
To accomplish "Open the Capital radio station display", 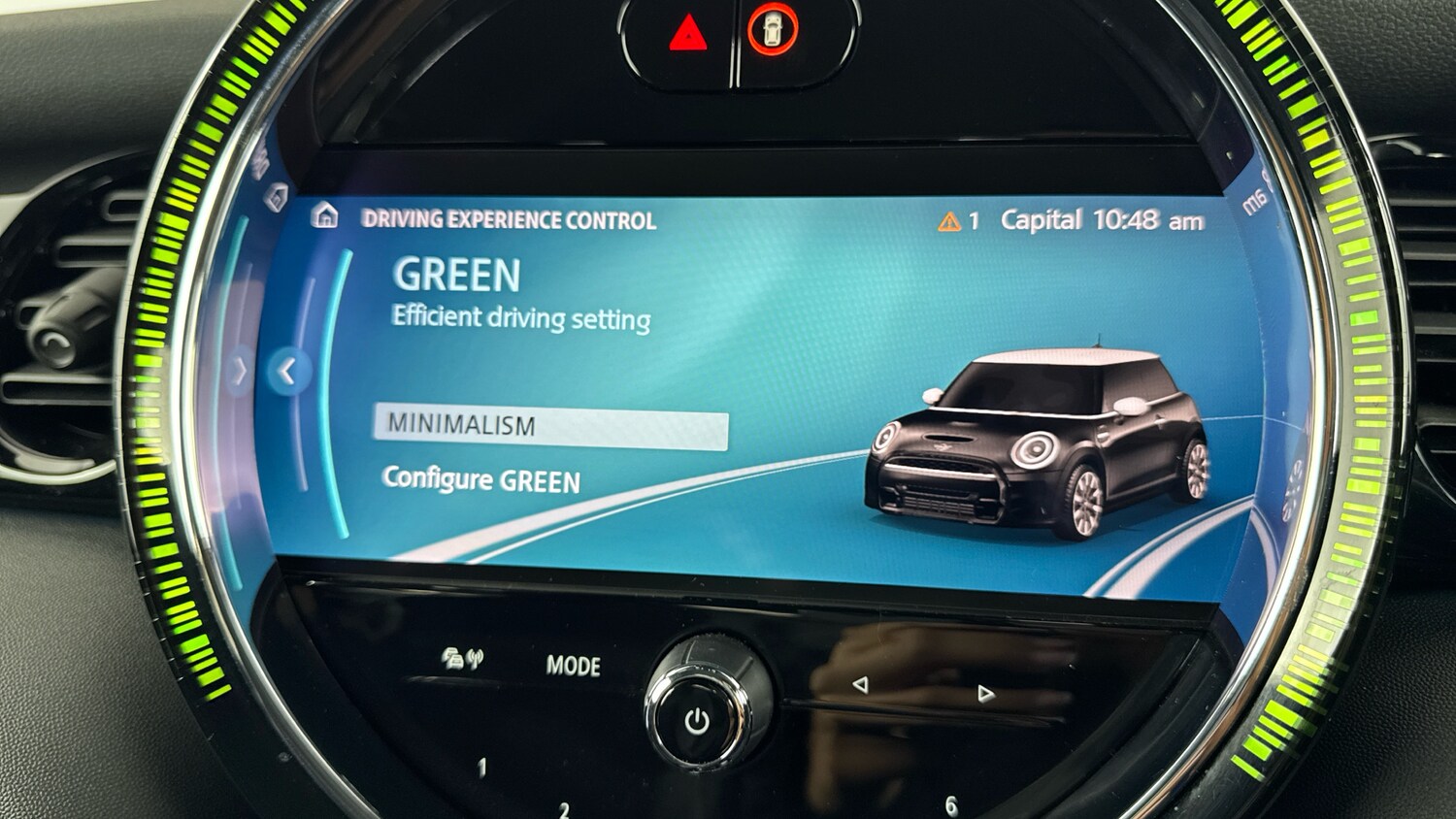I will [1044, 219].
